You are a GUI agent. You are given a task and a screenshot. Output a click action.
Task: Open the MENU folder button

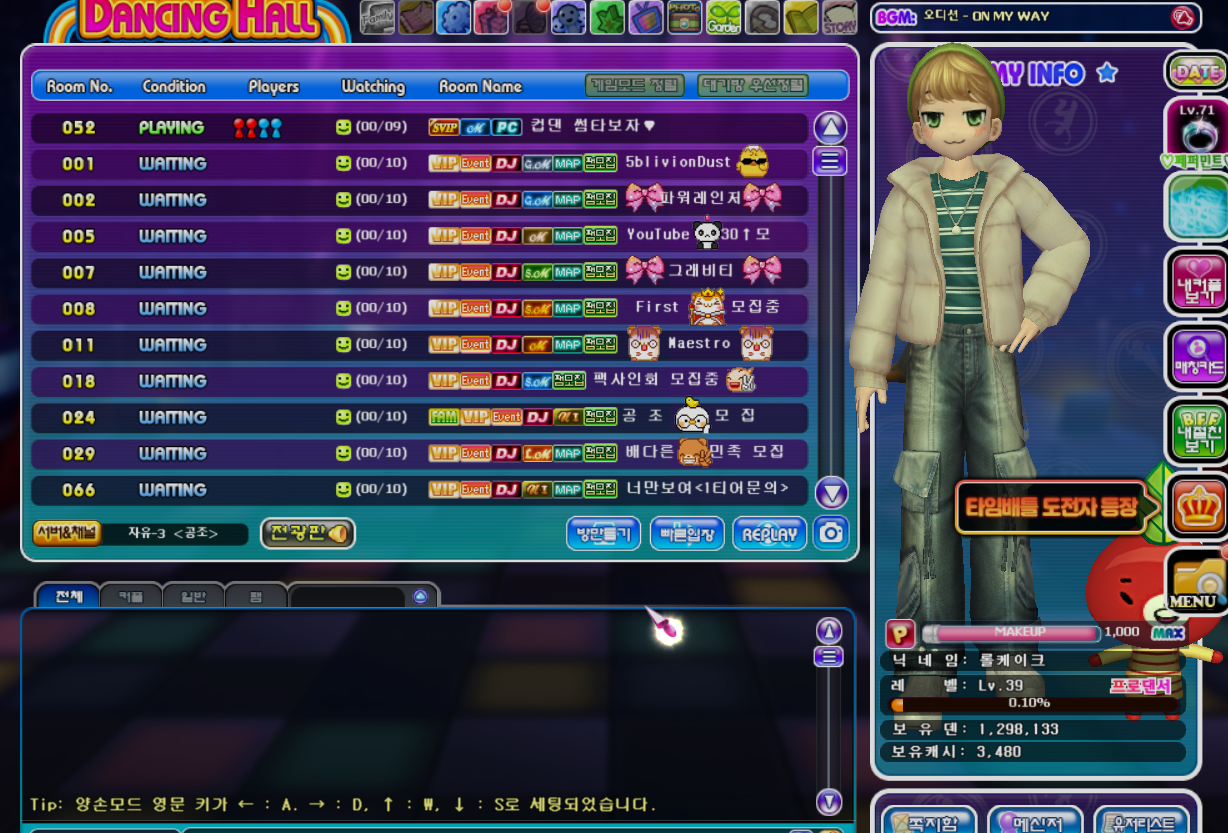tap(1194, 582)
